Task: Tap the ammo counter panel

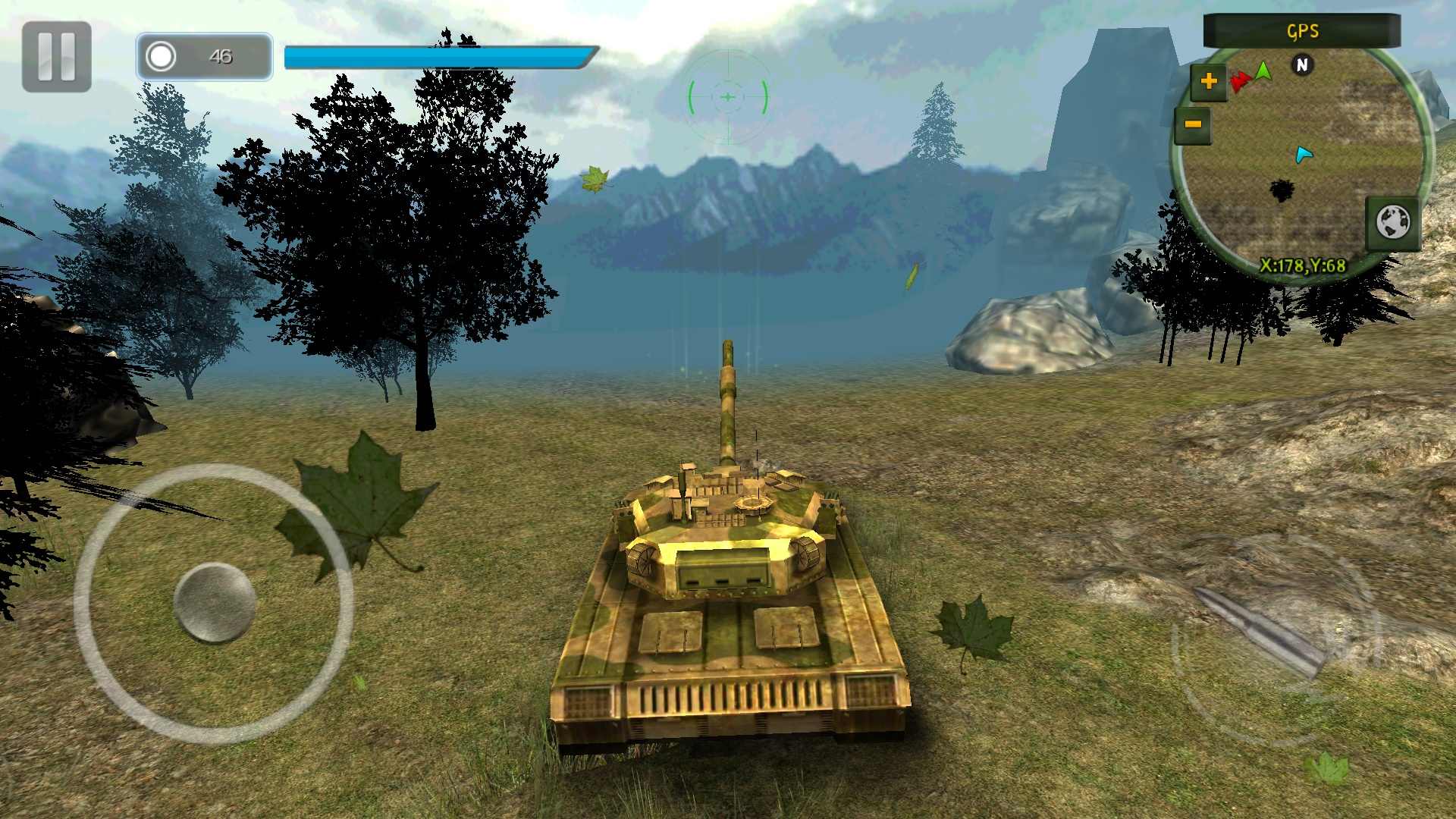Action: coord(203,56)
